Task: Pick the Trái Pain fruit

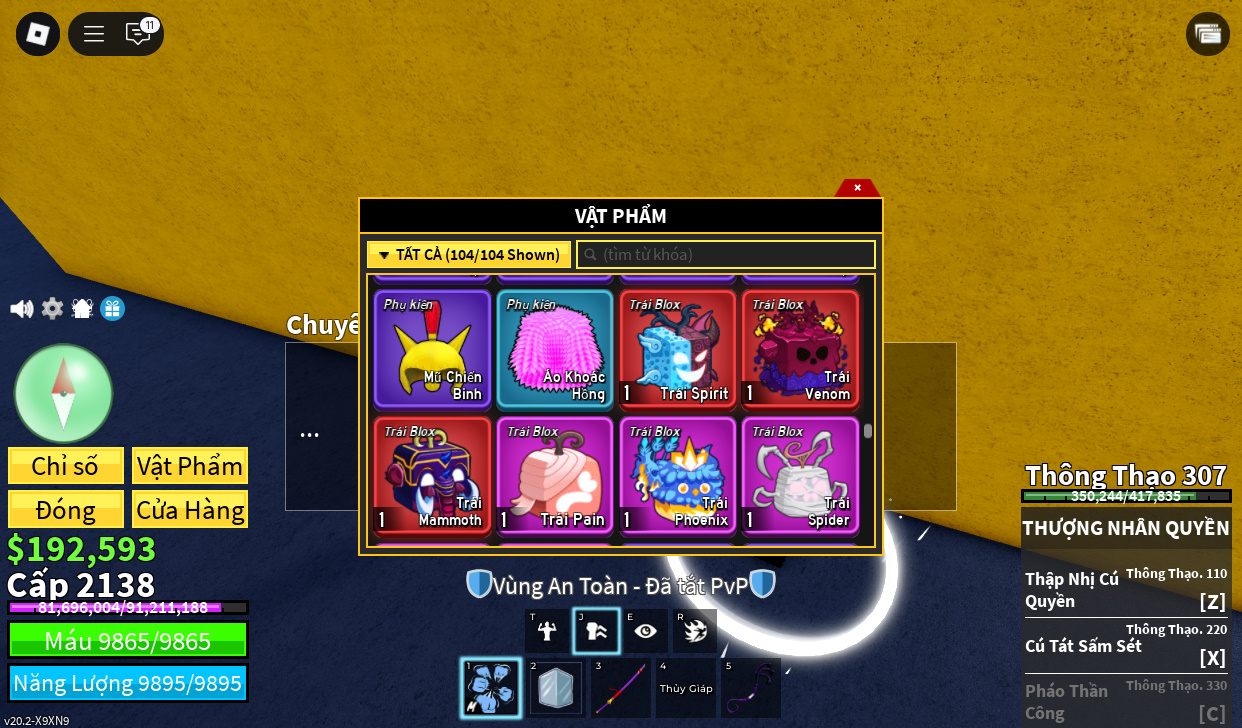Action: pyautogui.click(x=555, y=476)
